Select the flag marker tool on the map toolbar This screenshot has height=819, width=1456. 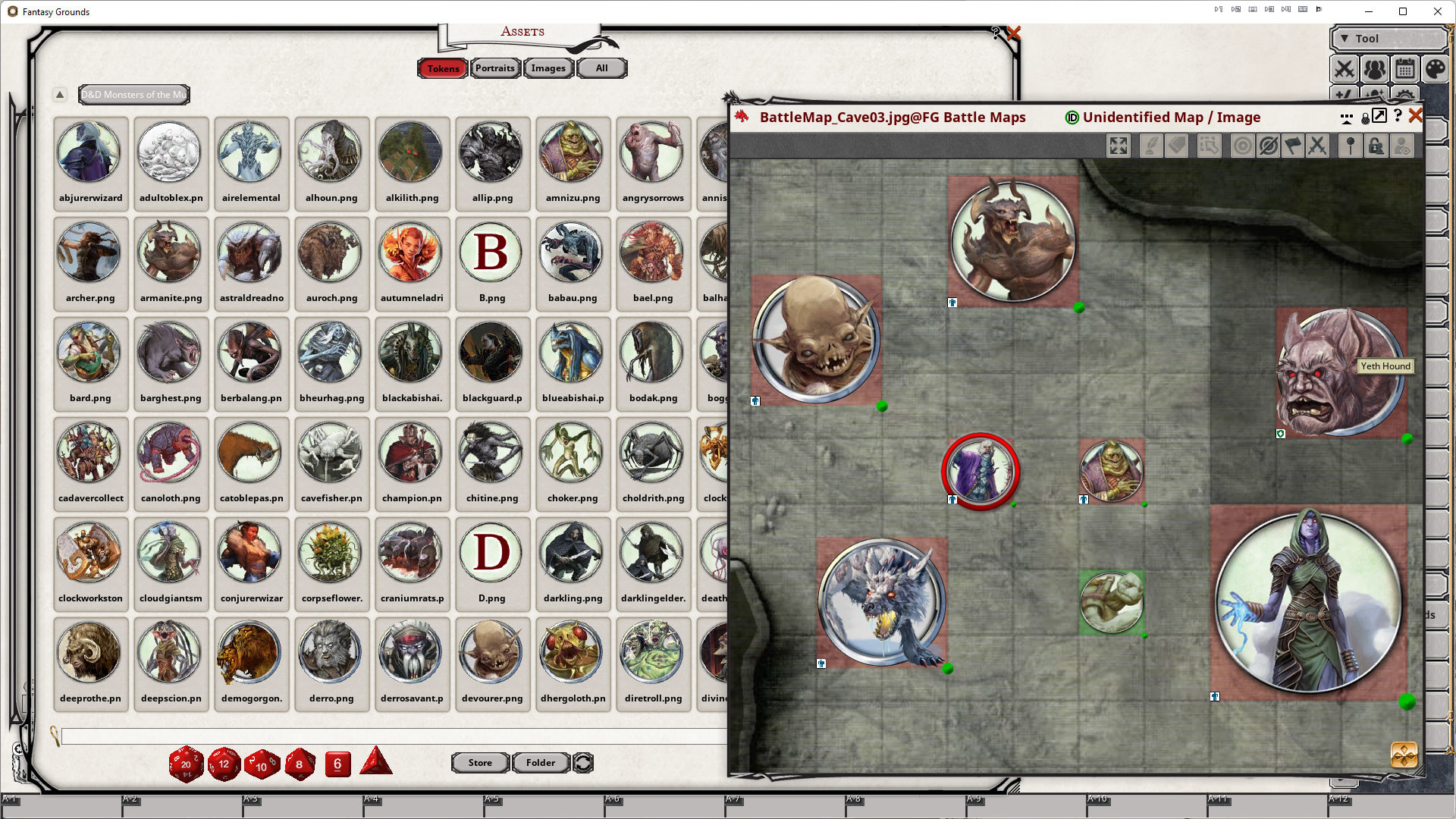coord(1292,146)
